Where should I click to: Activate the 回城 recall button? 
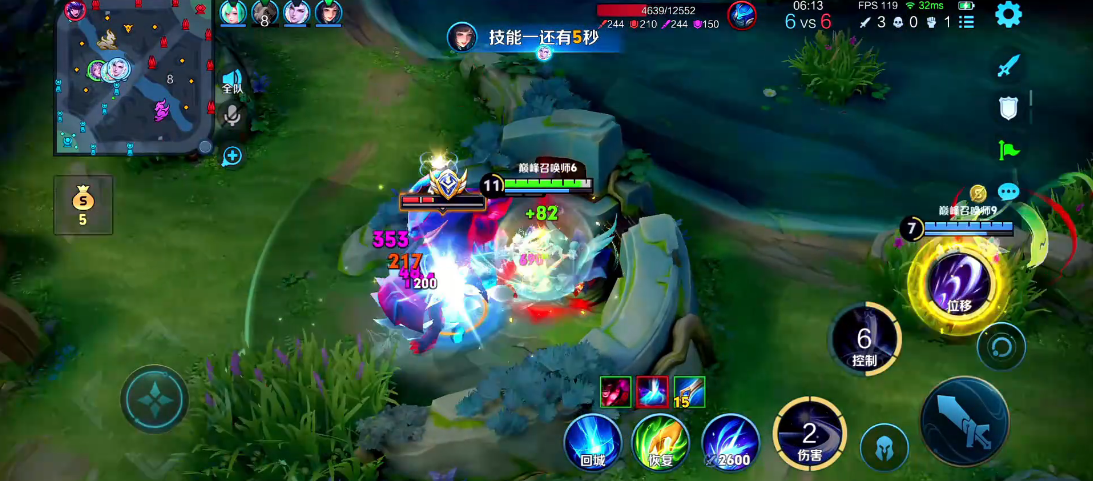pyautogui.click(x=593, y=442)
